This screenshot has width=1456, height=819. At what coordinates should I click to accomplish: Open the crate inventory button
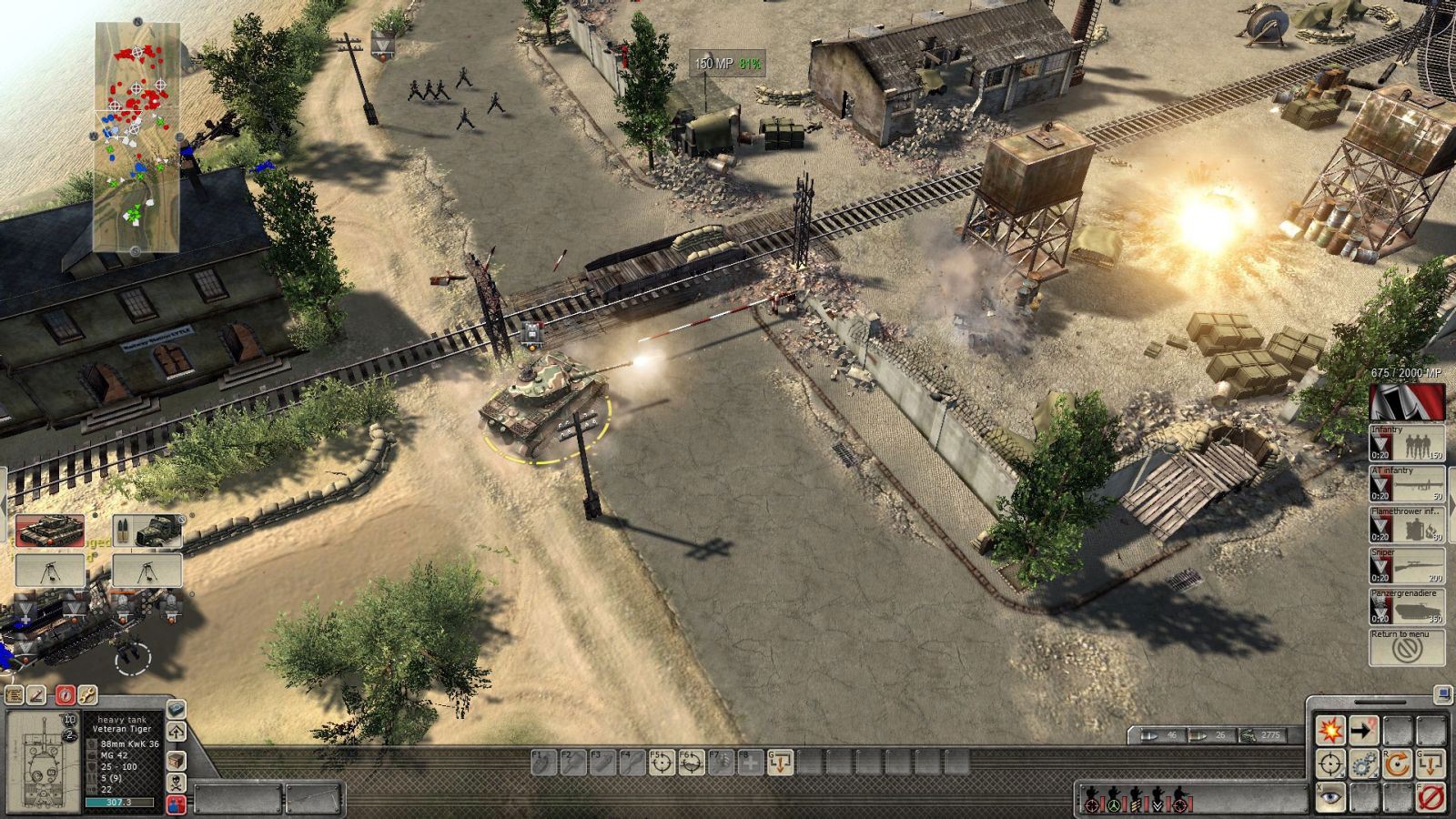click(x=177, y=761)
